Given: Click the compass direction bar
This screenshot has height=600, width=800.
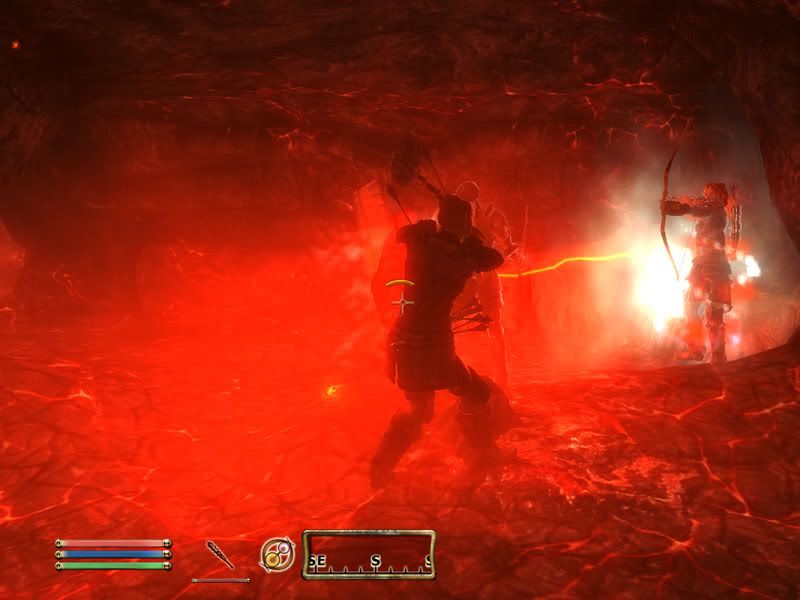Looking at the screenshot, I should click(x=369, y=554).
